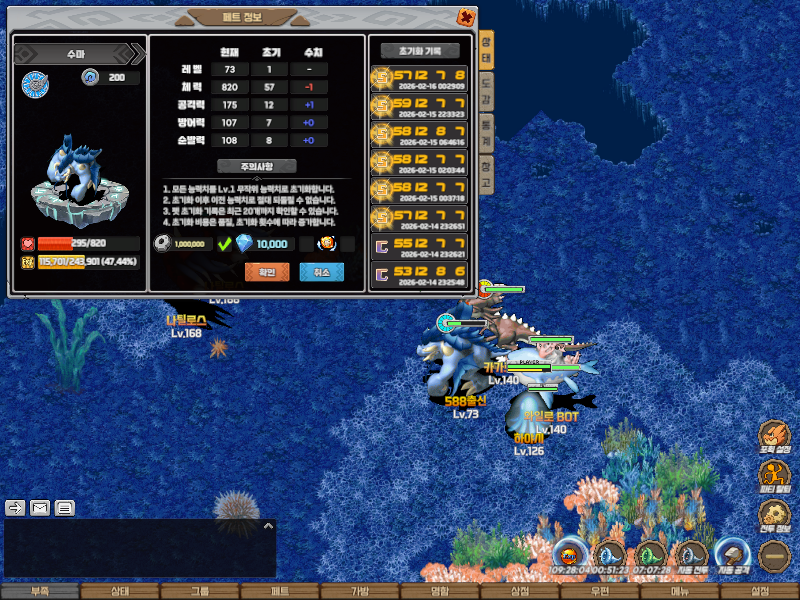Open the 도감 side tab
Screen dimensions: 800x600
click(486, 94)
